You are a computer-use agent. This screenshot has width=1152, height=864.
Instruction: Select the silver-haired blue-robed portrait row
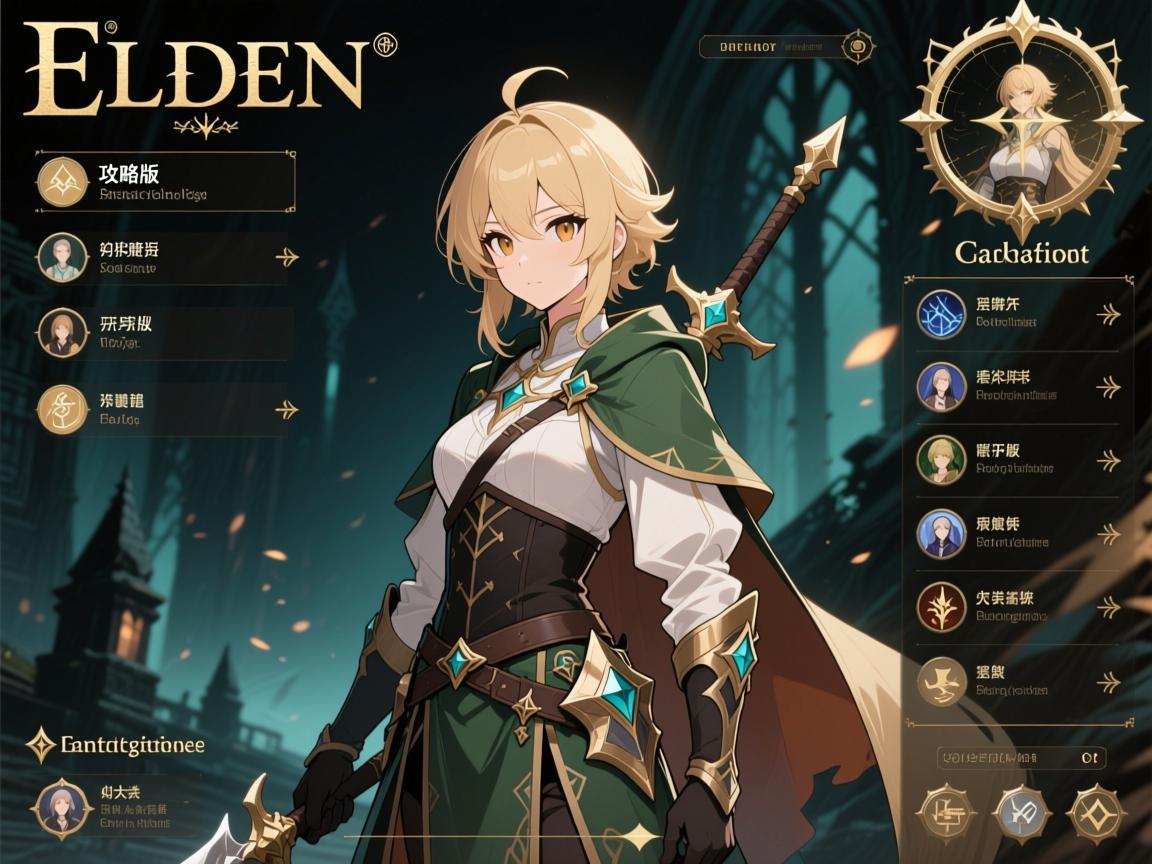(1018, 534)
